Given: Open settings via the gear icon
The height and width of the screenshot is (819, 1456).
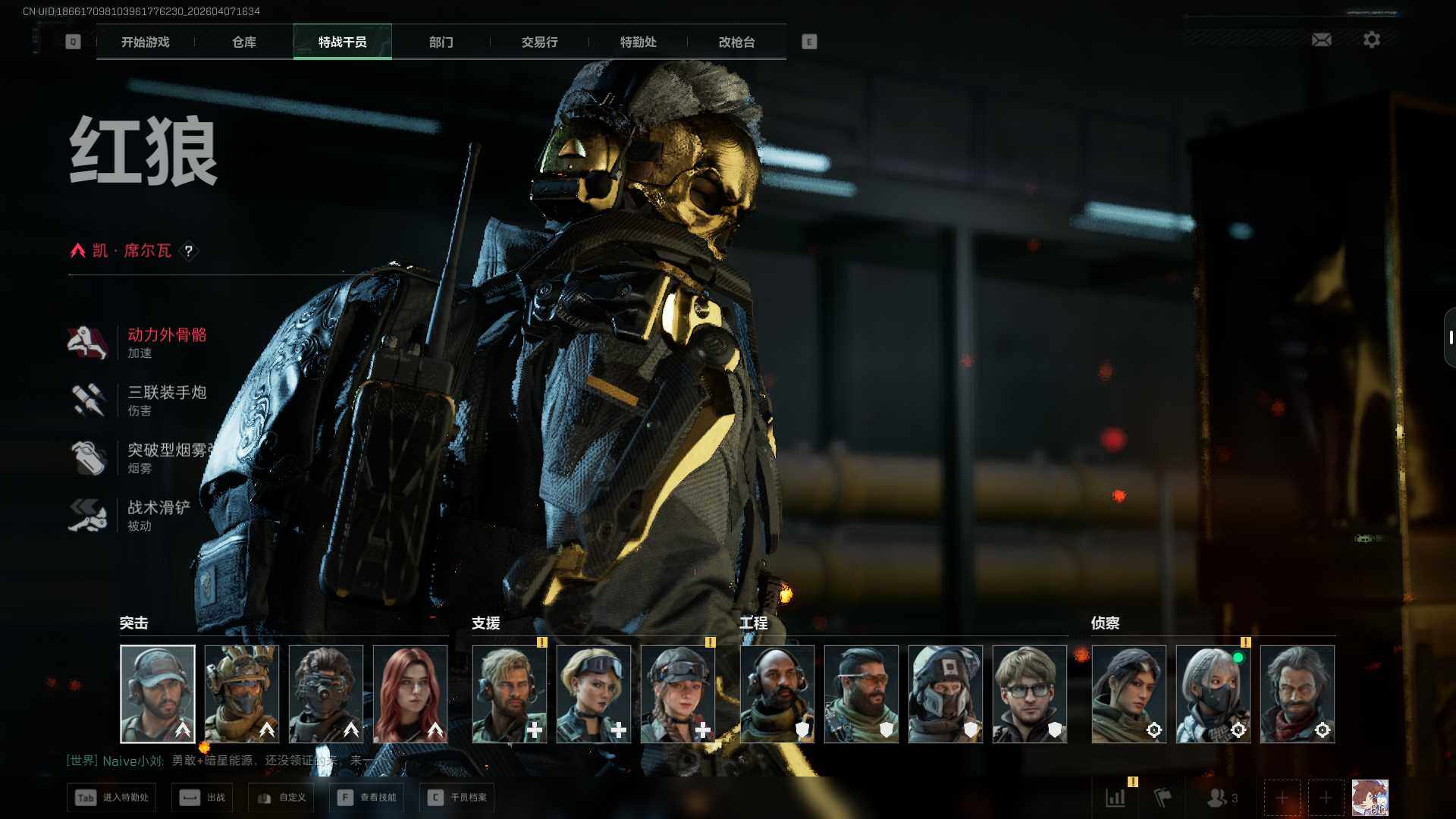Looking at the screenshot, I should [x=1372, y=39].
